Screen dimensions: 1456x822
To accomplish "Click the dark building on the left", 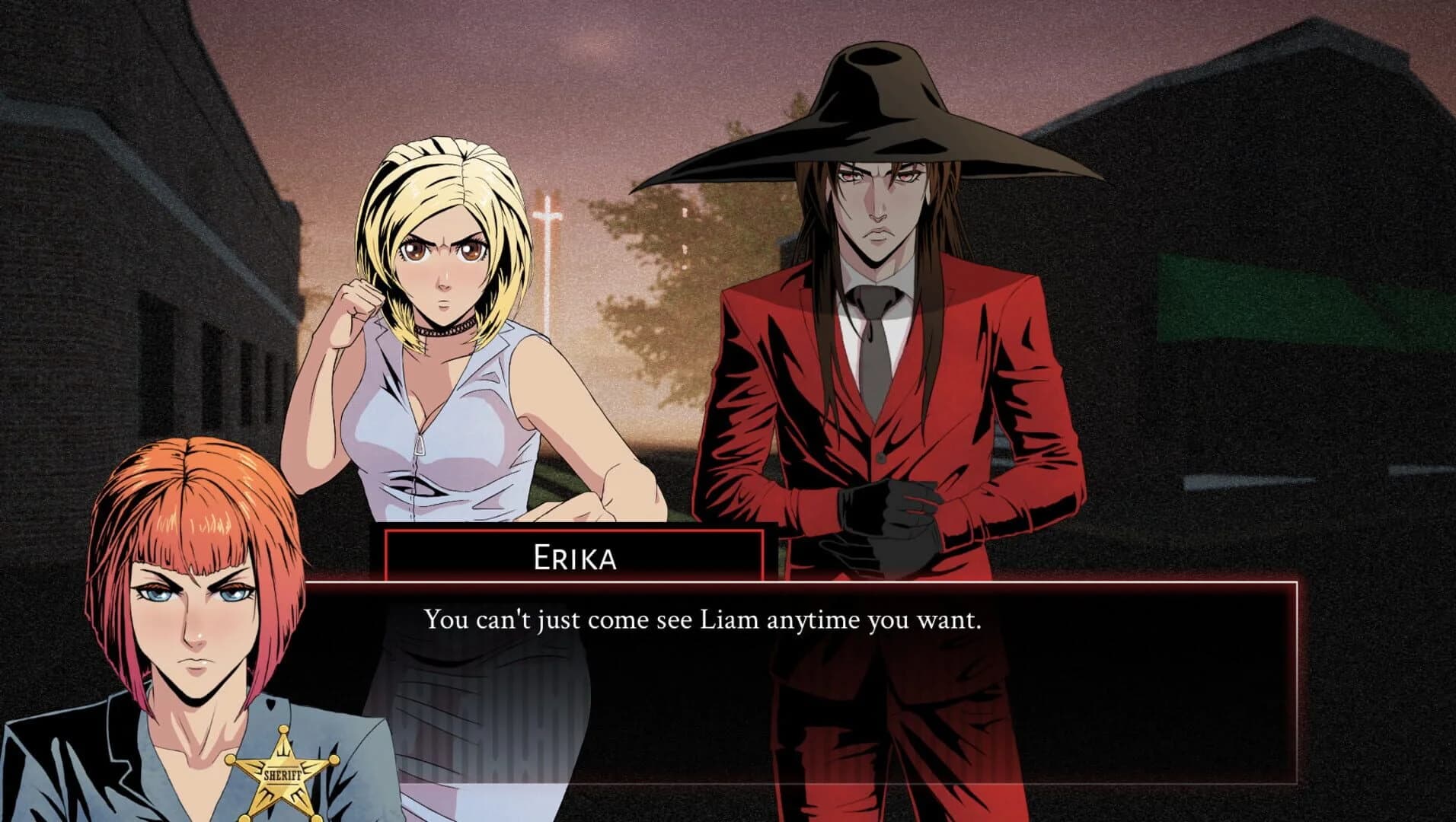I will click(x=137, y=228).
